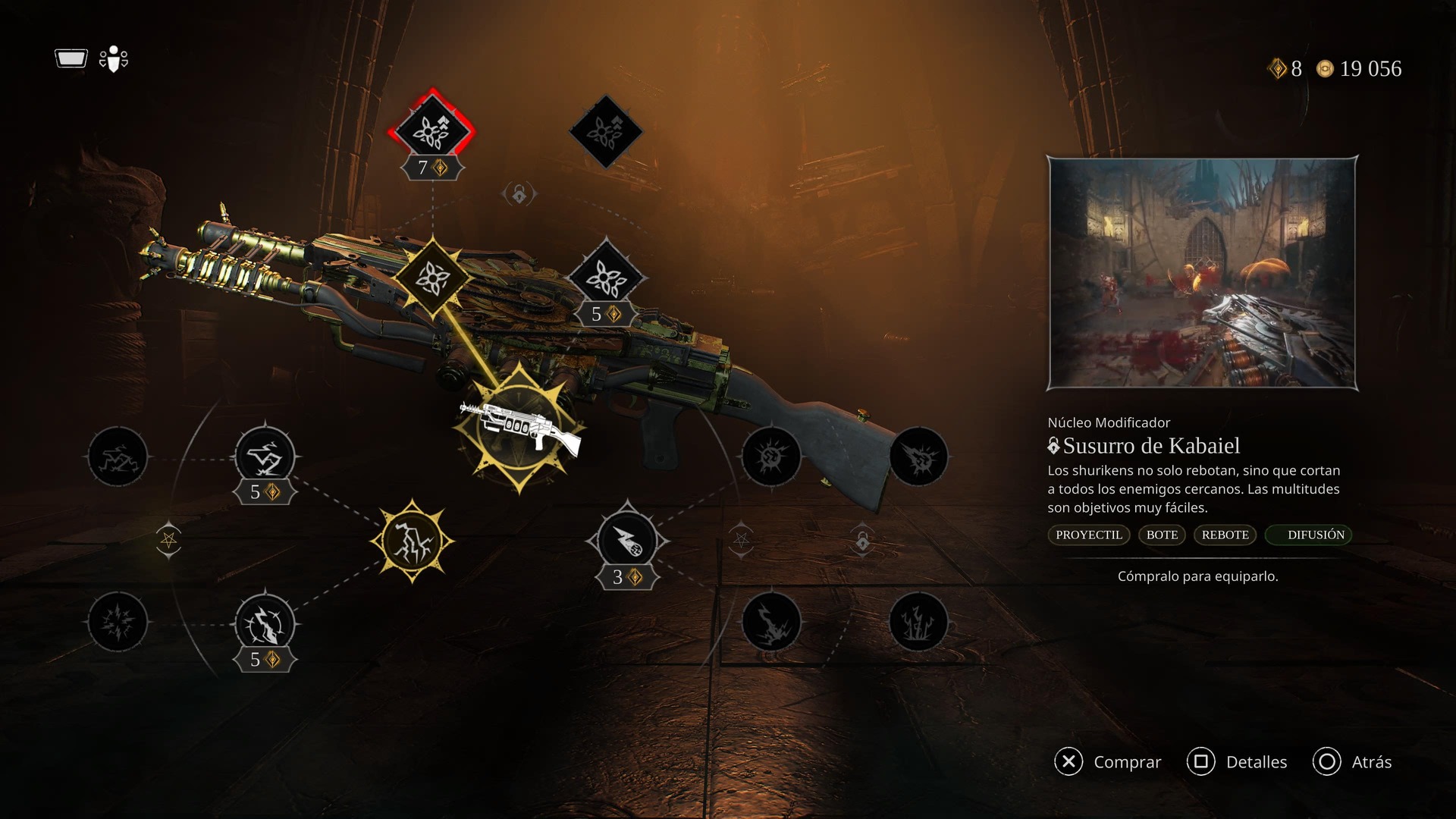Image resolution: width=1456 pixels, height=819 pixels.
Task: Click the small gold pentagram marker
Action: (x=168, y=540)
